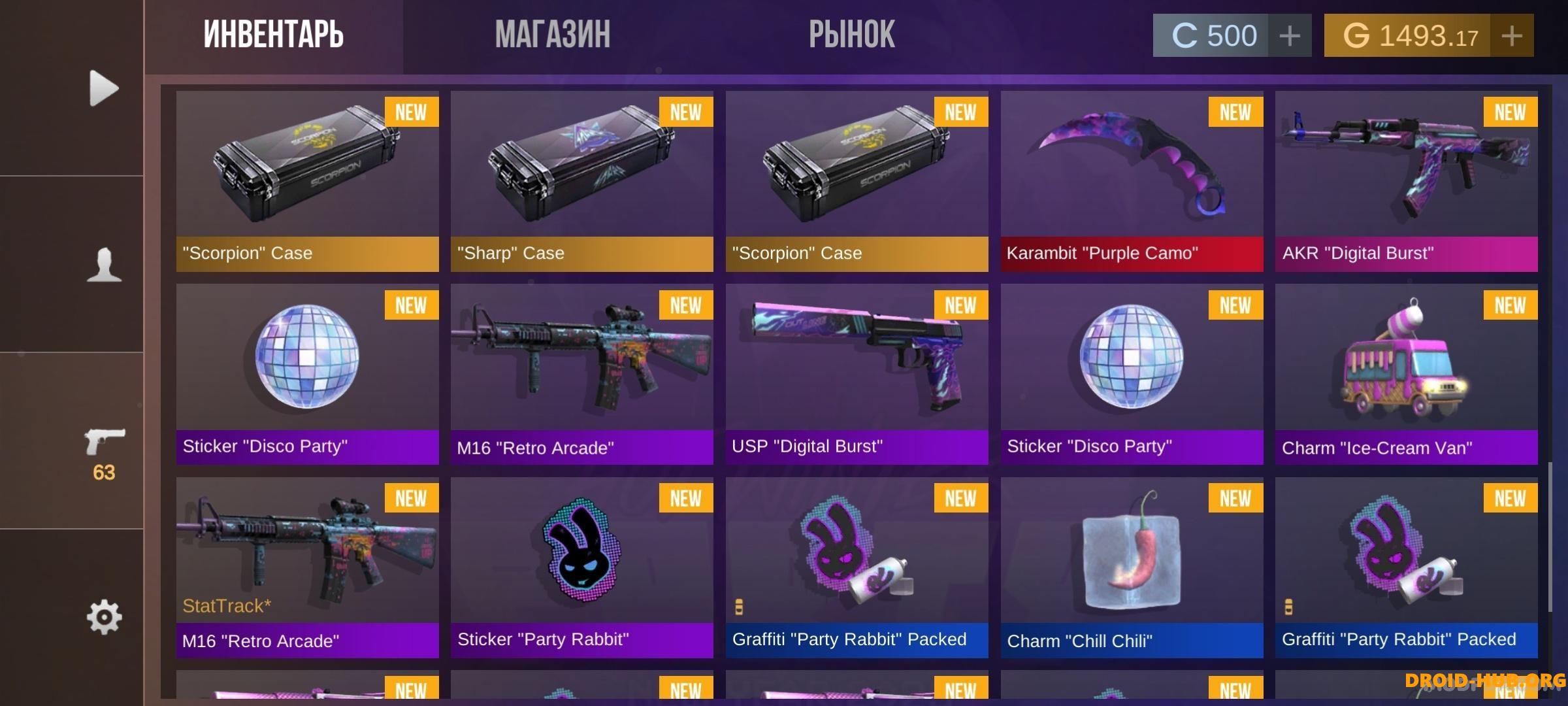Image resolution: width=1568 pixels, height=706 pixels.
Task: Add silver coins with the plus button
Action: pyautogui.click(x=1289, y=36)
